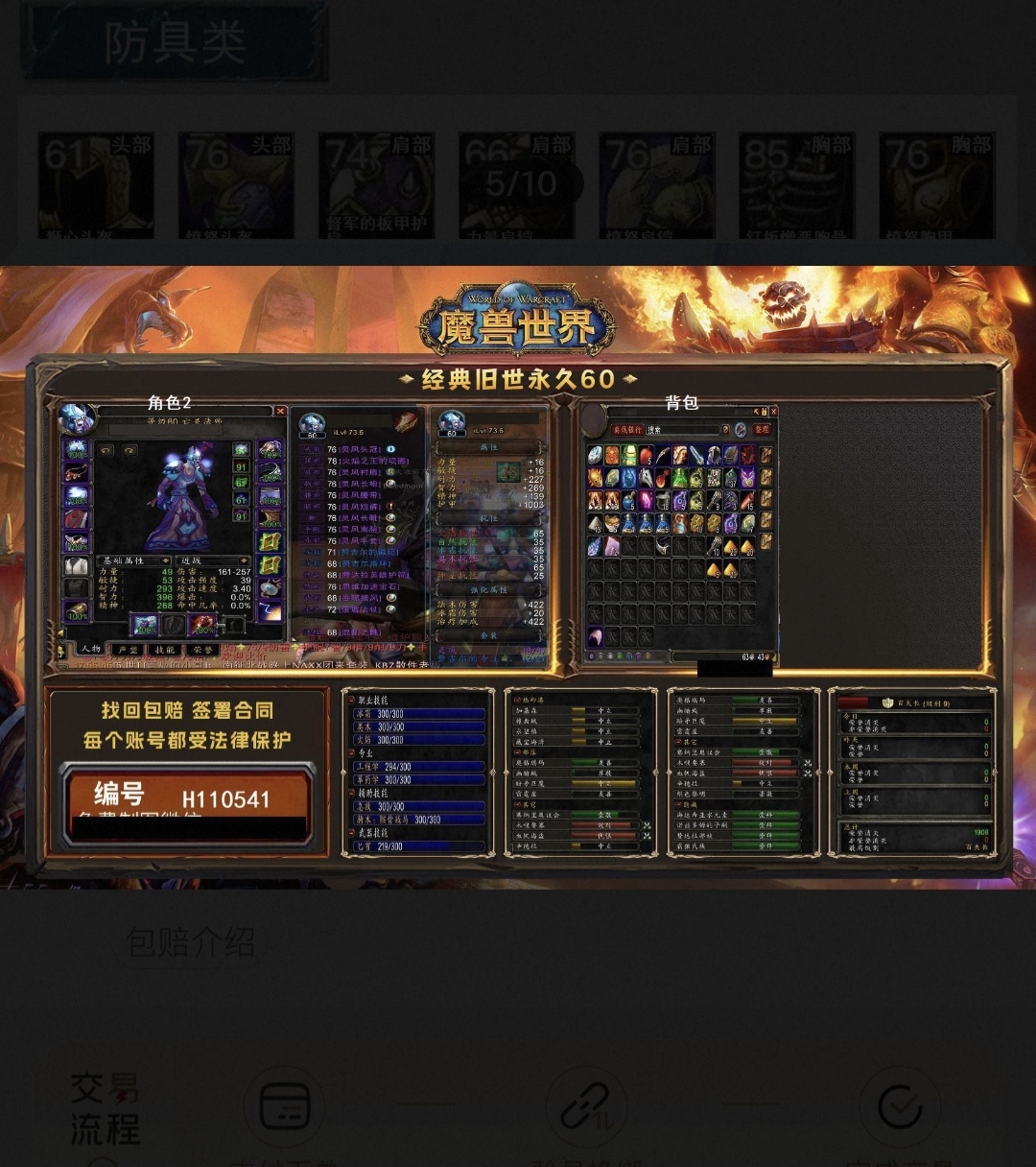Select the red apple stack in bag
This screenshot has width=1036, height=1167.
click(x=646, y=455)
